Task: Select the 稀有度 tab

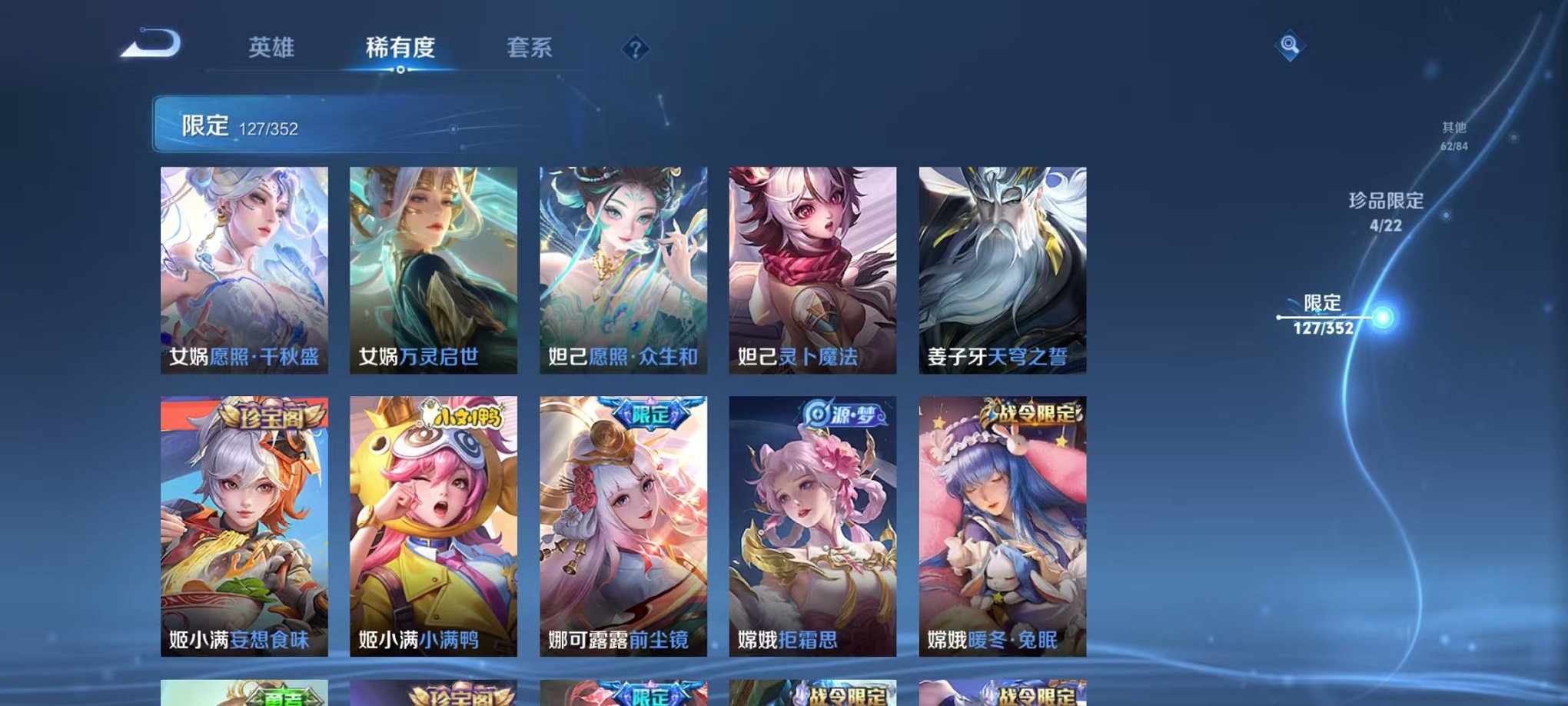Action: [400, 48]
